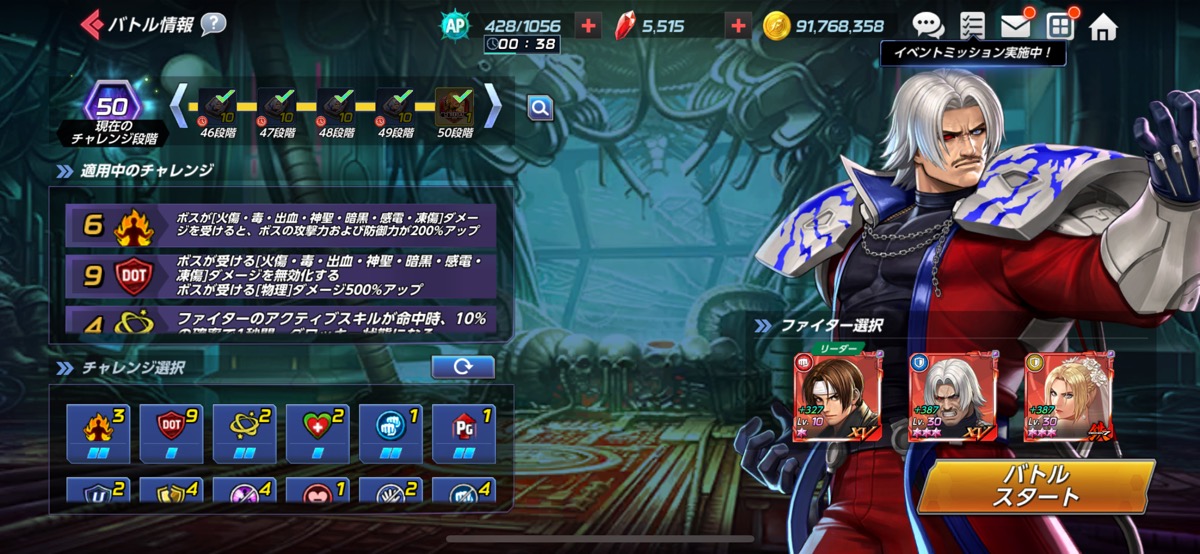1200x554 pixels.
Task: Go back using the red arrow
Action: tap(90, 23)
